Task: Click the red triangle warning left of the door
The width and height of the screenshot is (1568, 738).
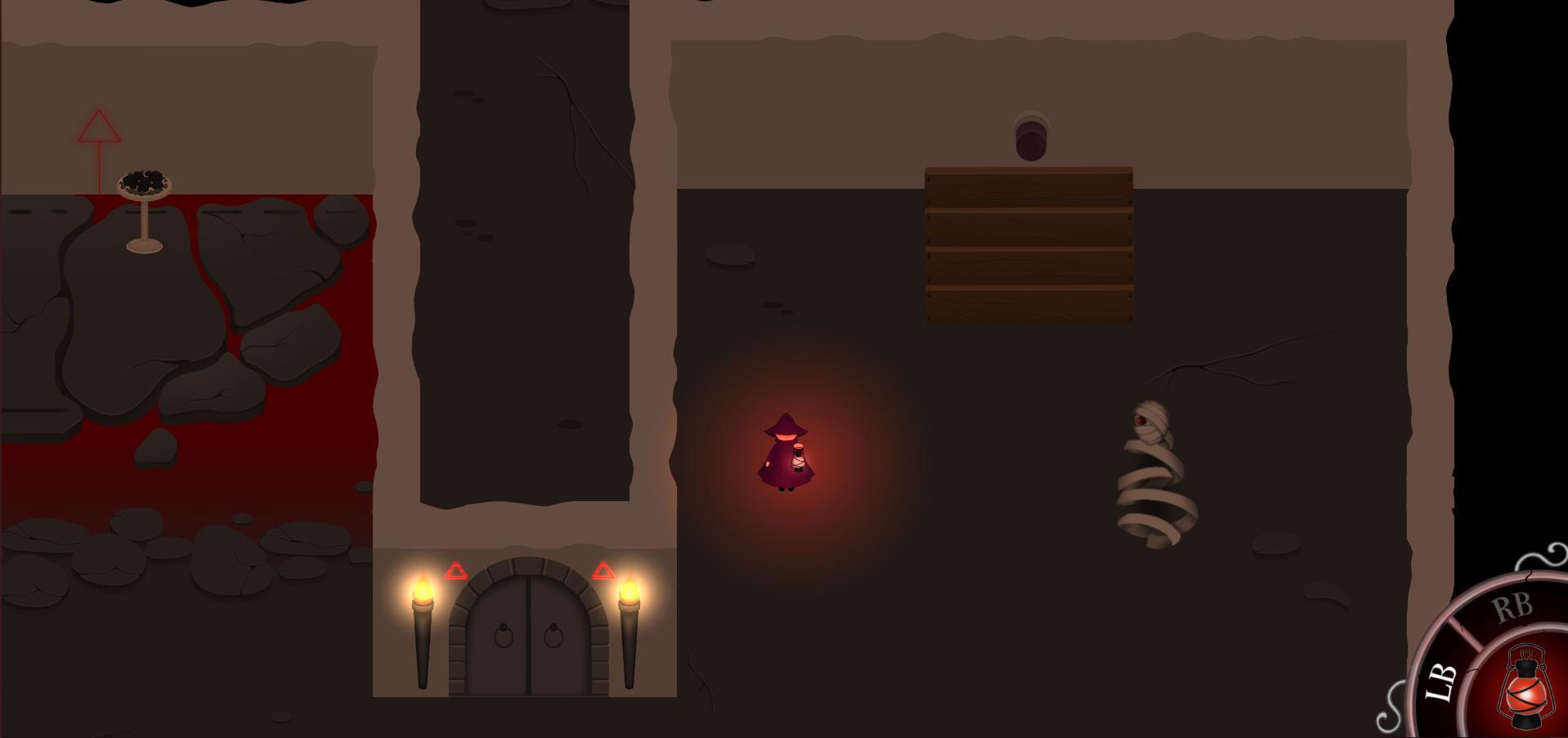Action: (x=456, y=572)
